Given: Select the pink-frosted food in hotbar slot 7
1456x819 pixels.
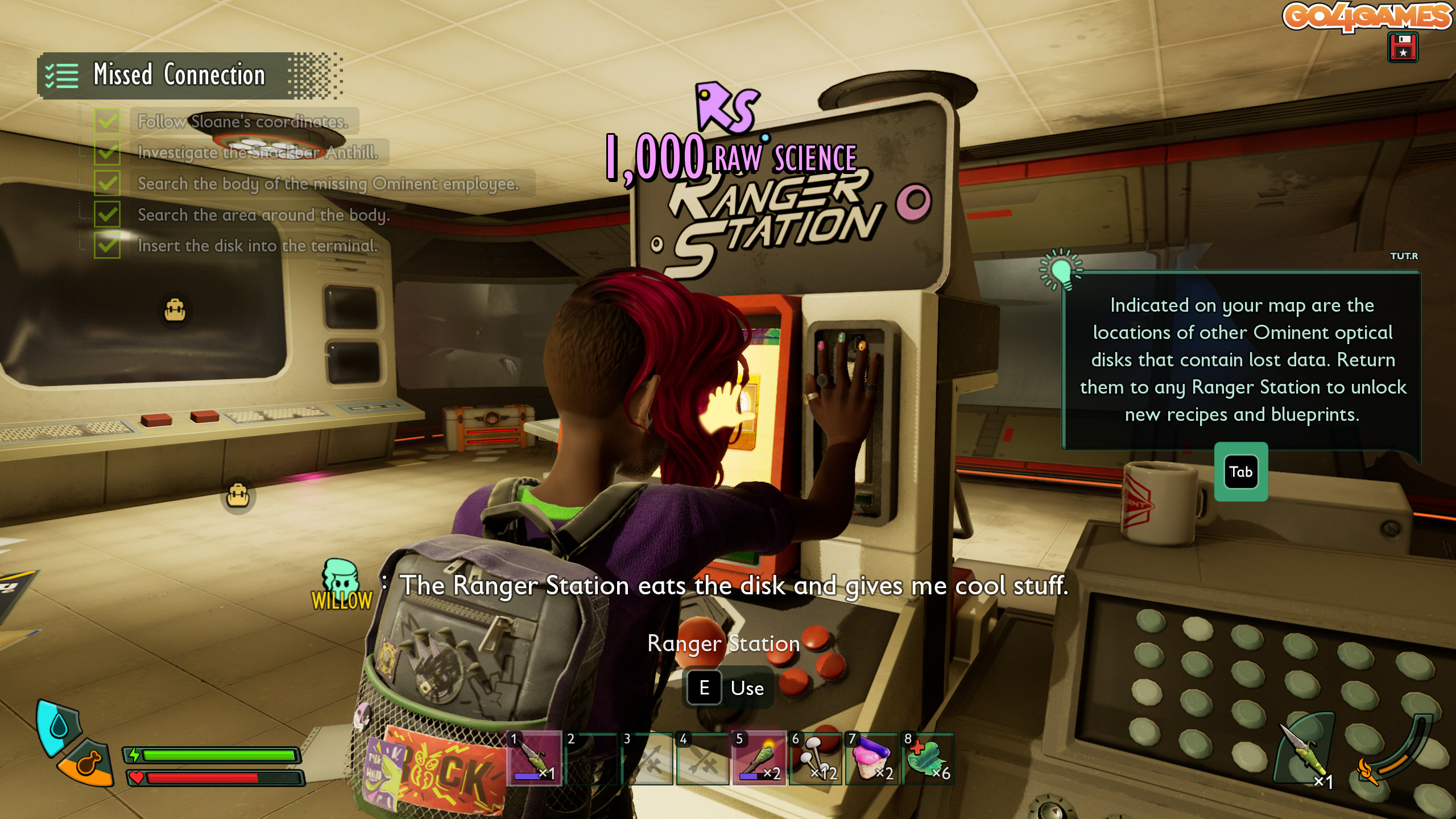Looking at the screenshot, I should coord(871,758).
